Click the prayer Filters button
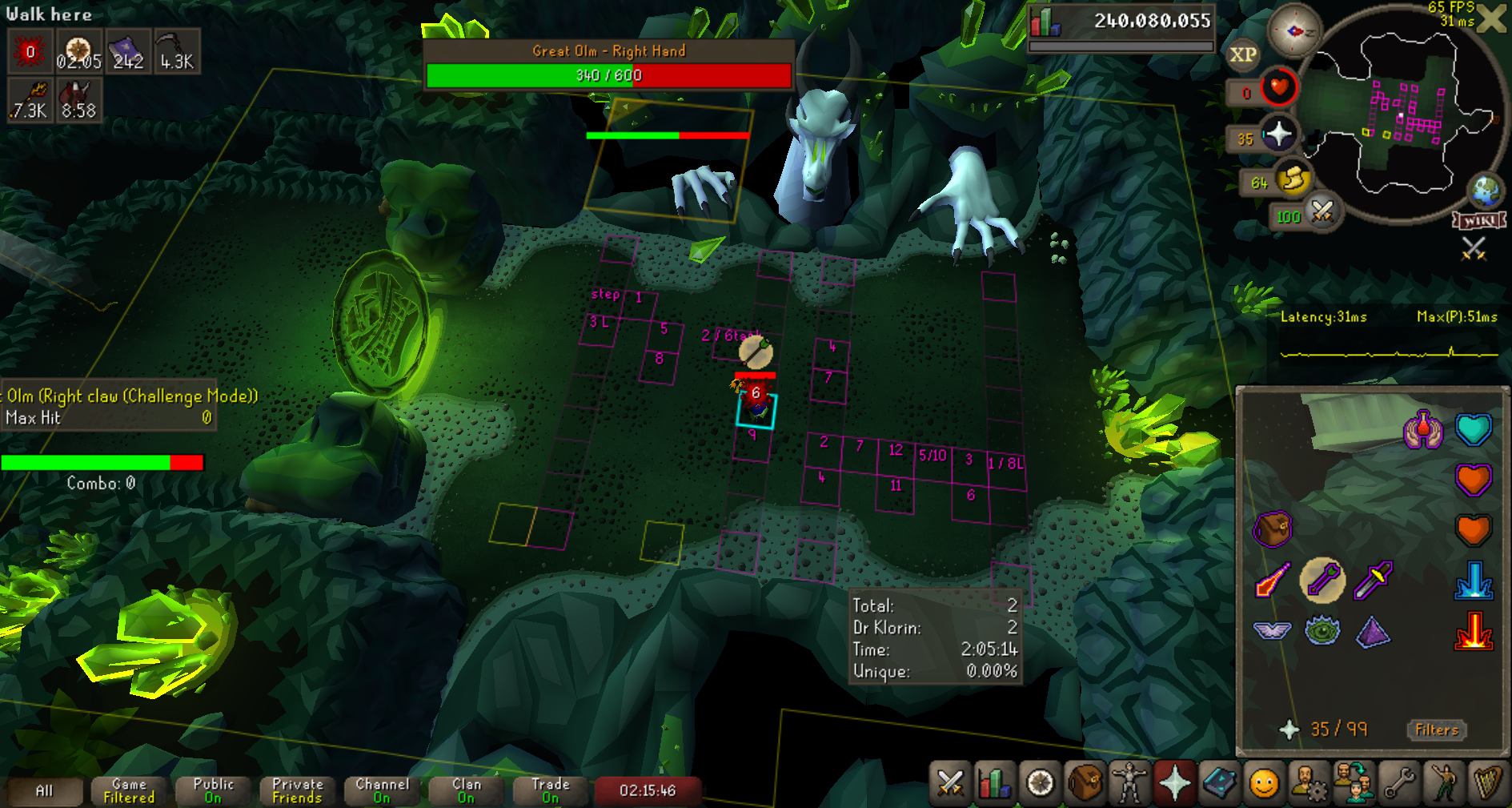The height and width of the screenshot is (808, 1512). pyautogui.click(x=1436, y=730)
